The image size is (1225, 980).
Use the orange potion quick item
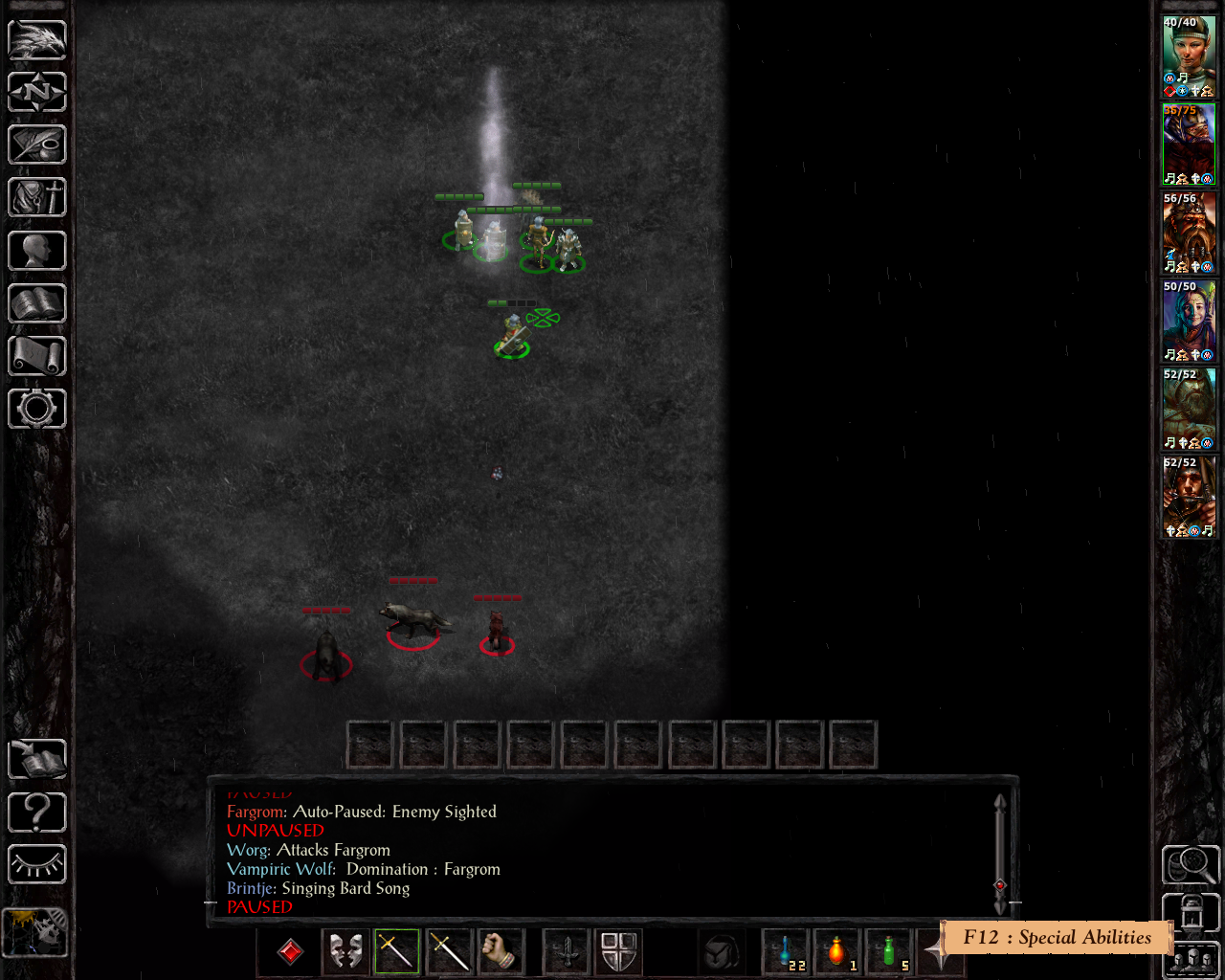pyautogui.click(x=838, y=951)
